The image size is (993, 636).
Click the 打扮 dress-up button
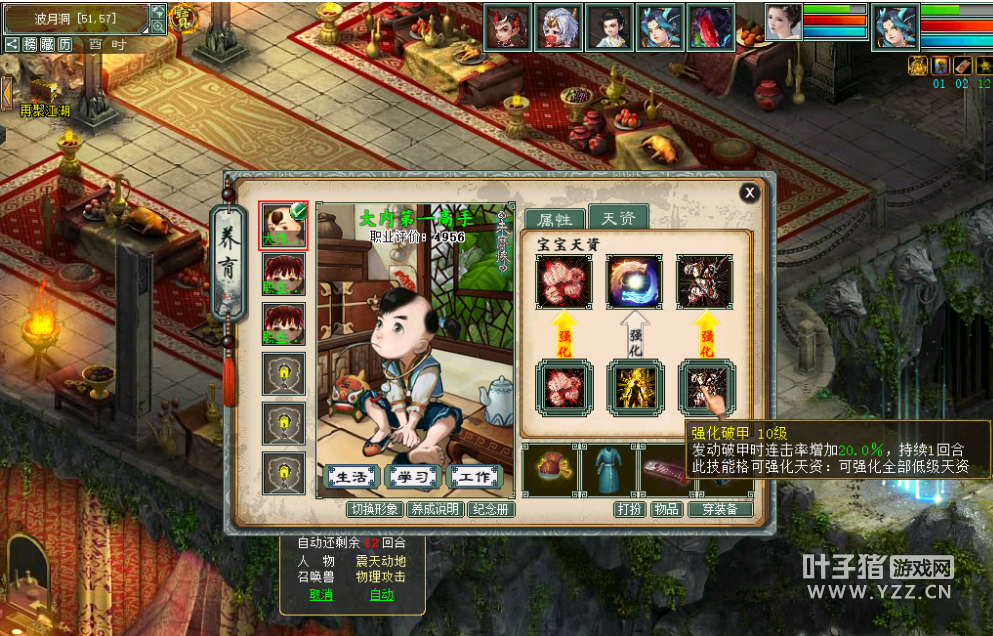coord(629,509)
